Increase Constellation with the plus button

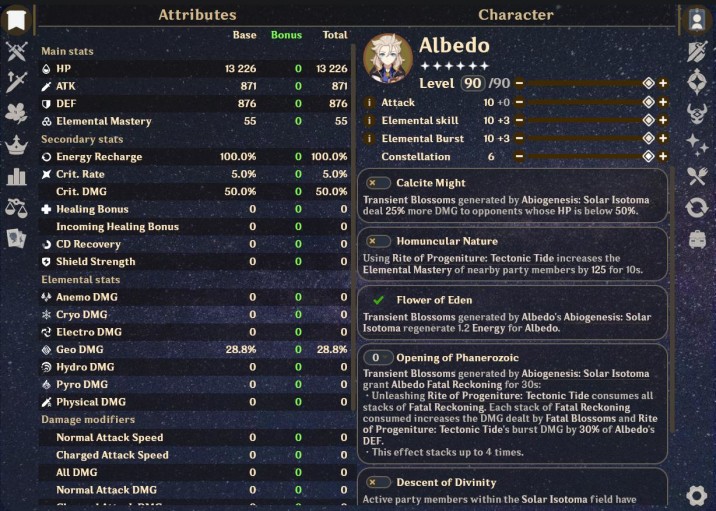point(663,156)
